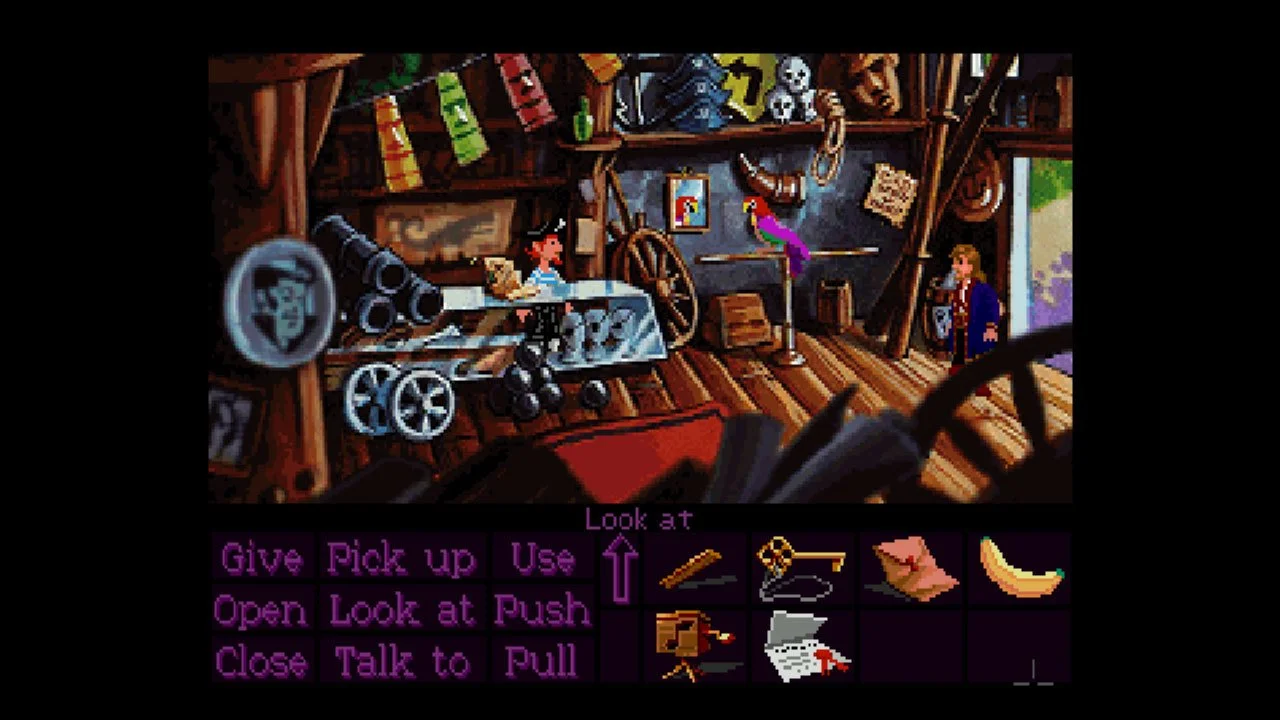The width and height of the screenshot is (1280, 720).
Task: Select the small key on string
Action: click(804, 565)
